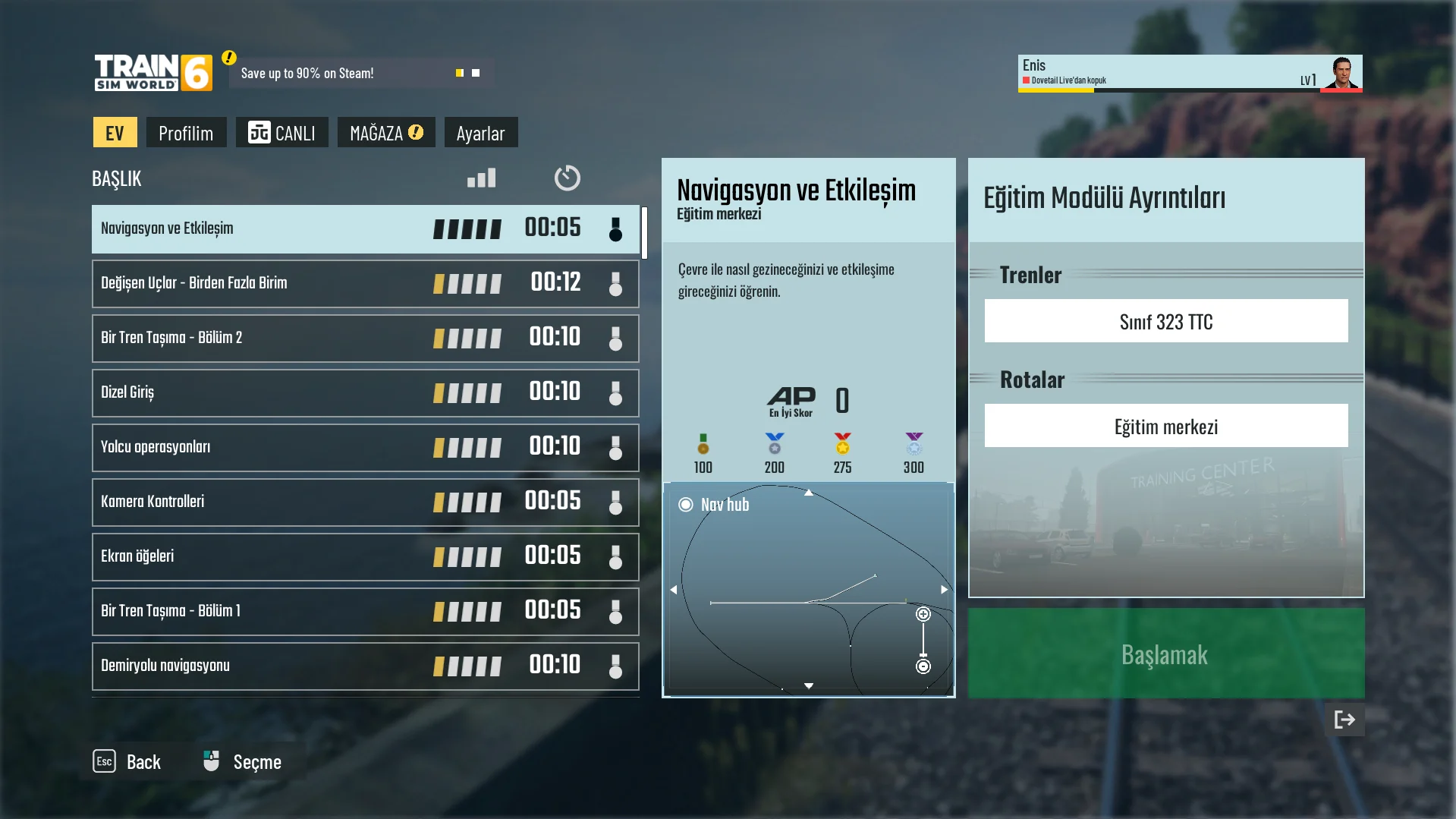Switch to the CANLI tab
The height and width of the screenshot is (819, 1456).
[x=281, y=133]
